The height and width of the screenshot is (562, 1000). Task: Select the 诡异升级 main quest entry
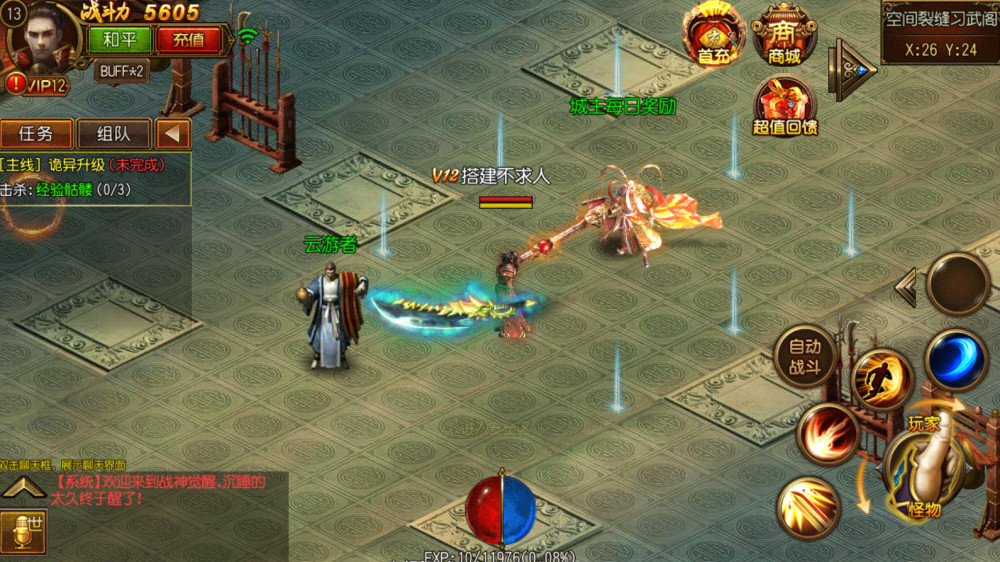click(x=90, y=165)
